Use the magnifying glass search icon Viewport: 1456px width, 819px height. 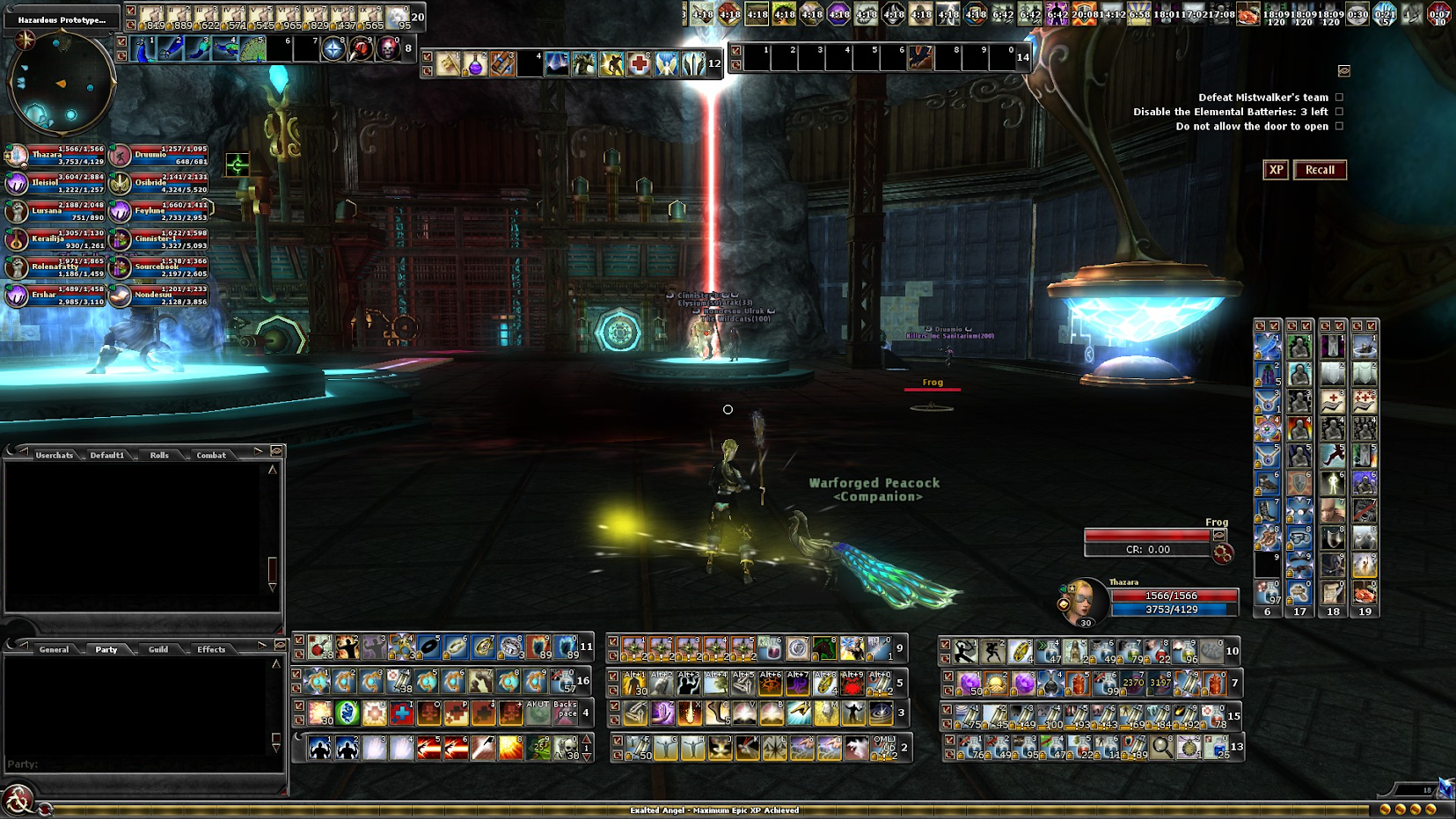coord(1162,748)
